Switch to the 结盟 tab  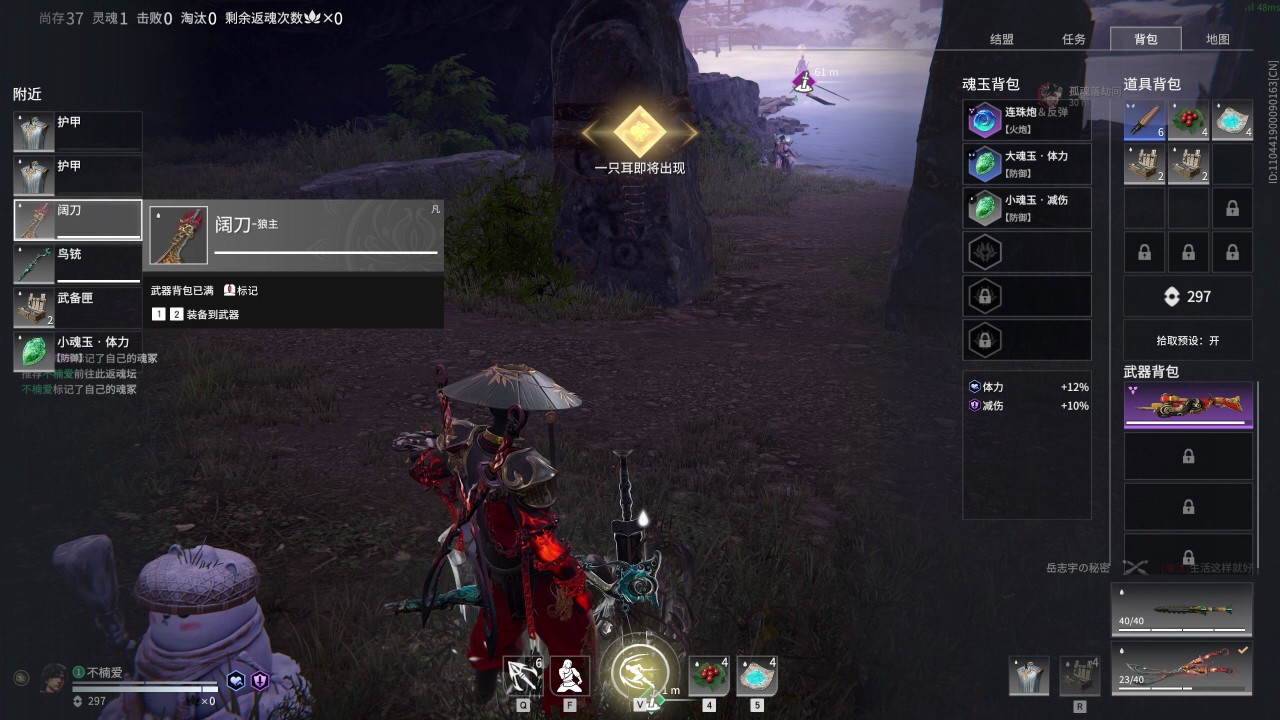tap(1002, 39)
